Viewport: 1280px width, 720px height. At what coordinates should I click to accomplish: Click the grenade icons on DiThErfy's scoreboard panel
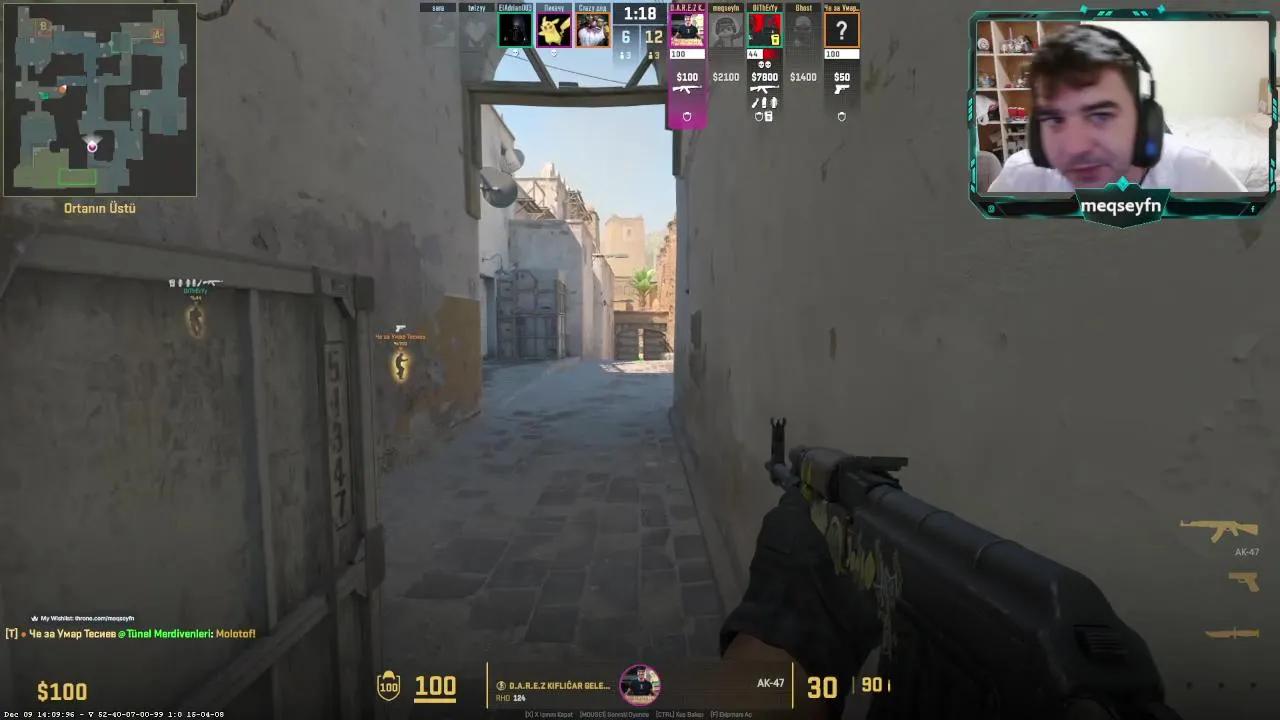764,102
